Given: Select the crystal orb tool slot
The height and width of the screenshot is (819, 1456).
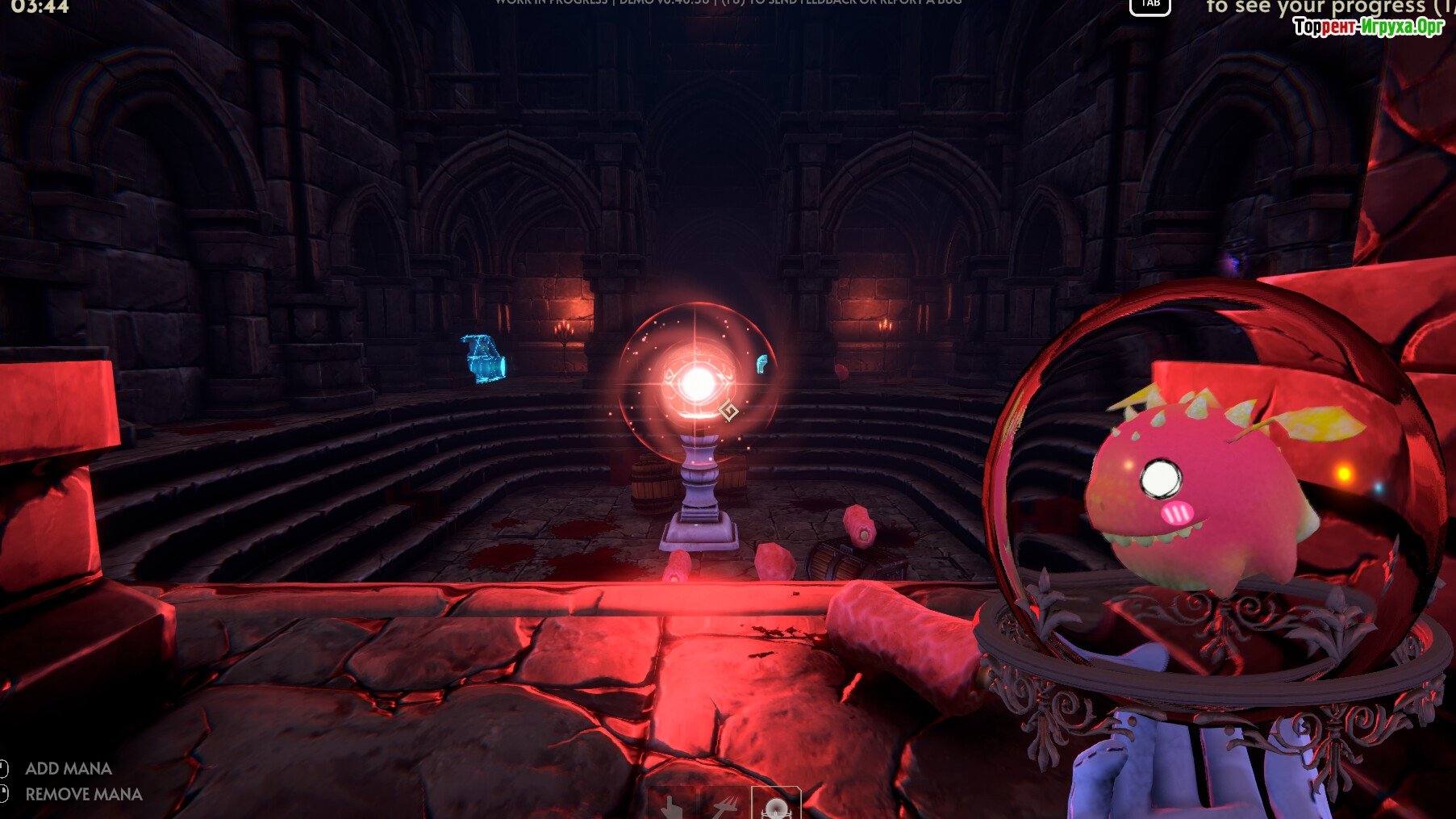Looking at the screenshot, I should [x=776, y=805].
